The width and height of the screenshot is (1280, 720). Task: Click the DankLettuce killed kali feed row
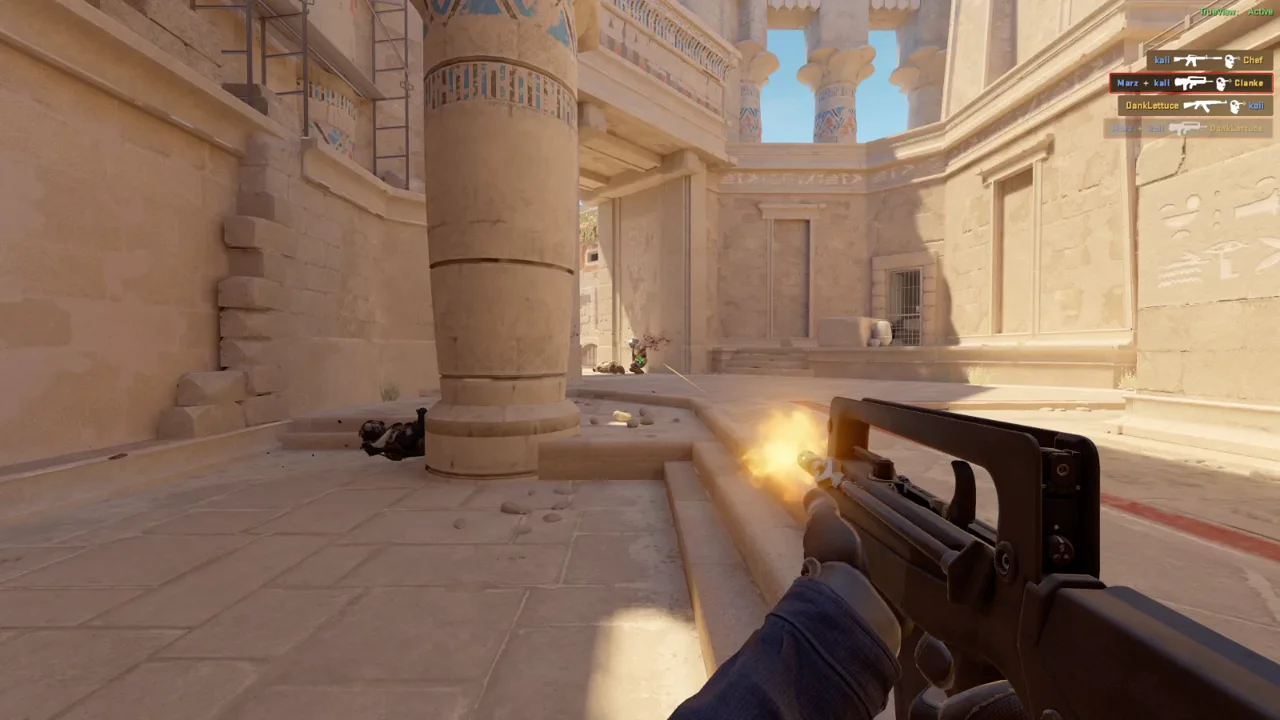tap(1195, 105)
